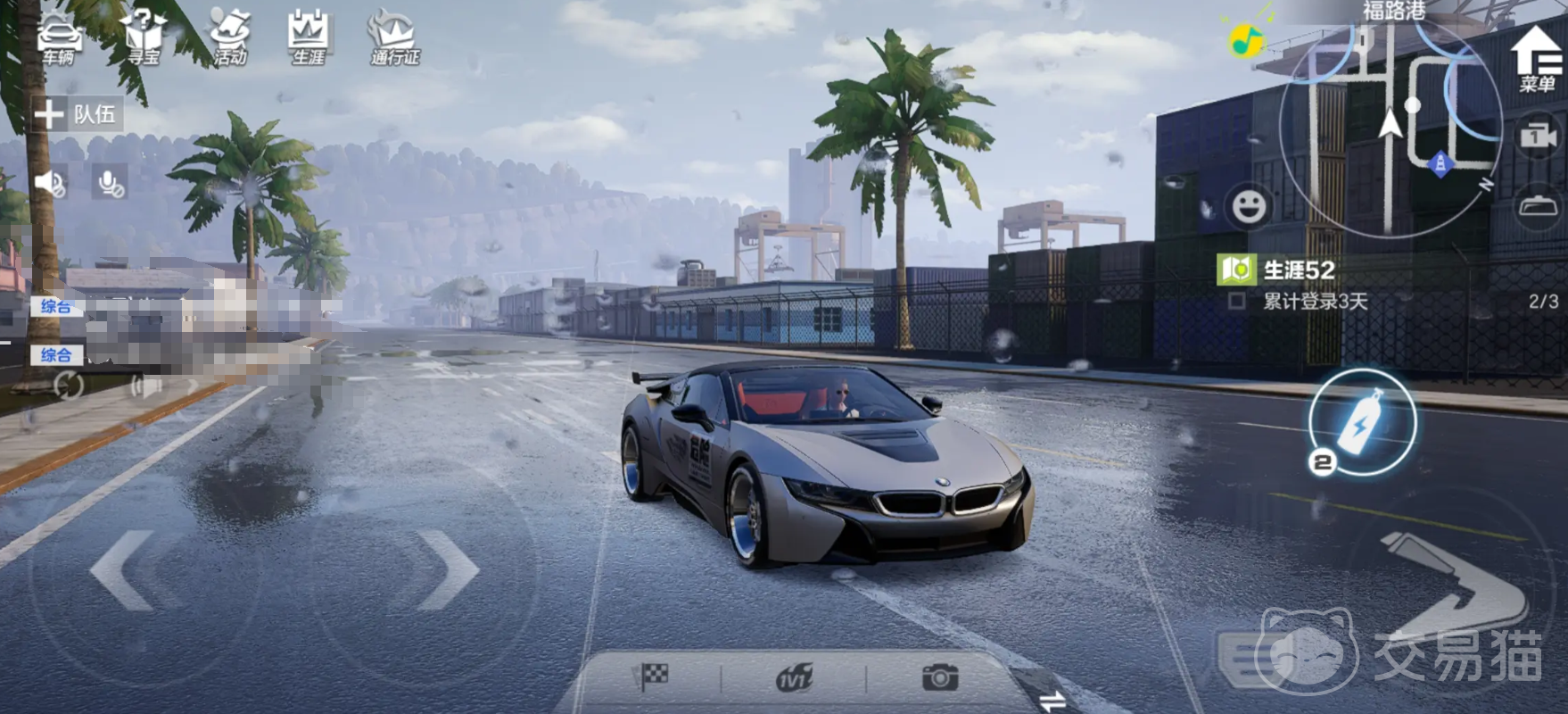Open the 活动 events menu
The image size is (1568, 714).
tap(229, 39)
